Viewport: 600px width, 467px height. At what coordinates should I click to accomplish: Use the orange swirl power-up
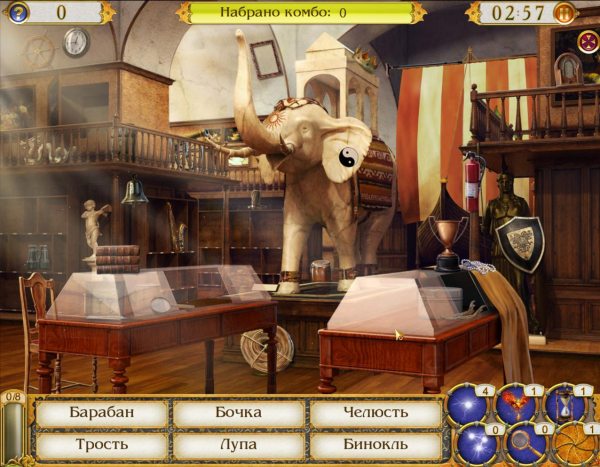(575, 444)
